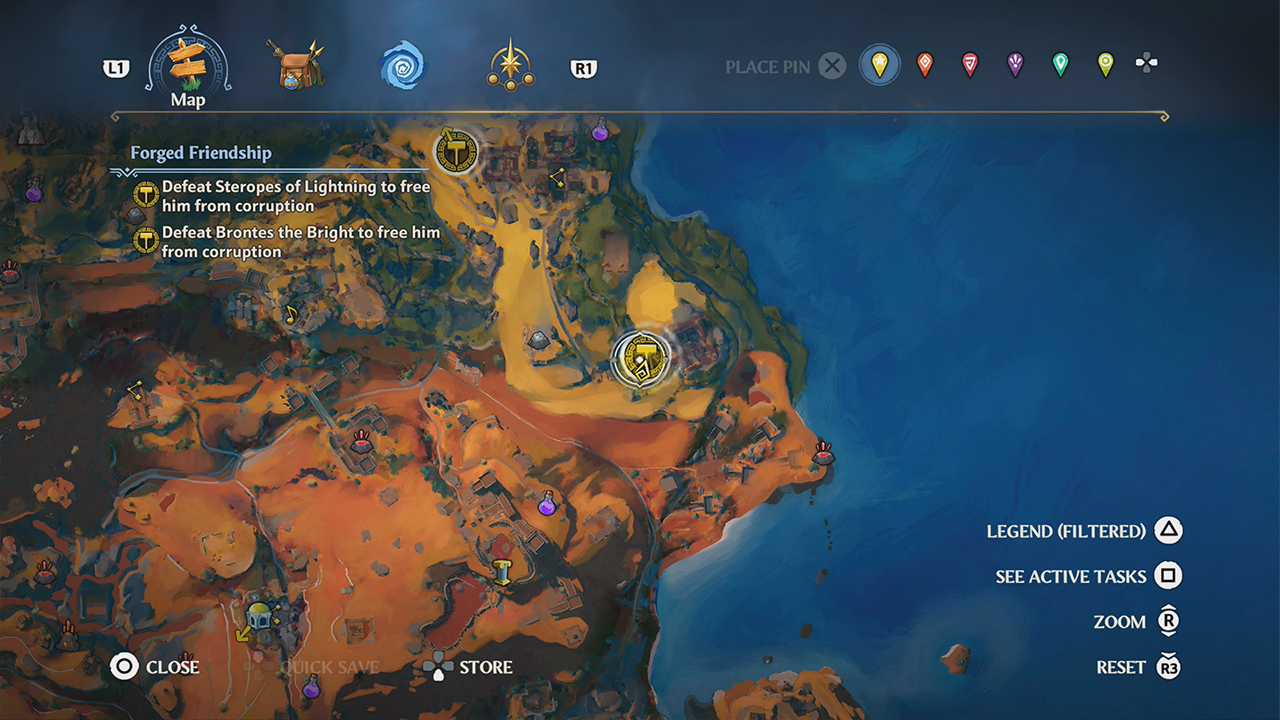Open the backpack inventory tab

pos(299,66)
